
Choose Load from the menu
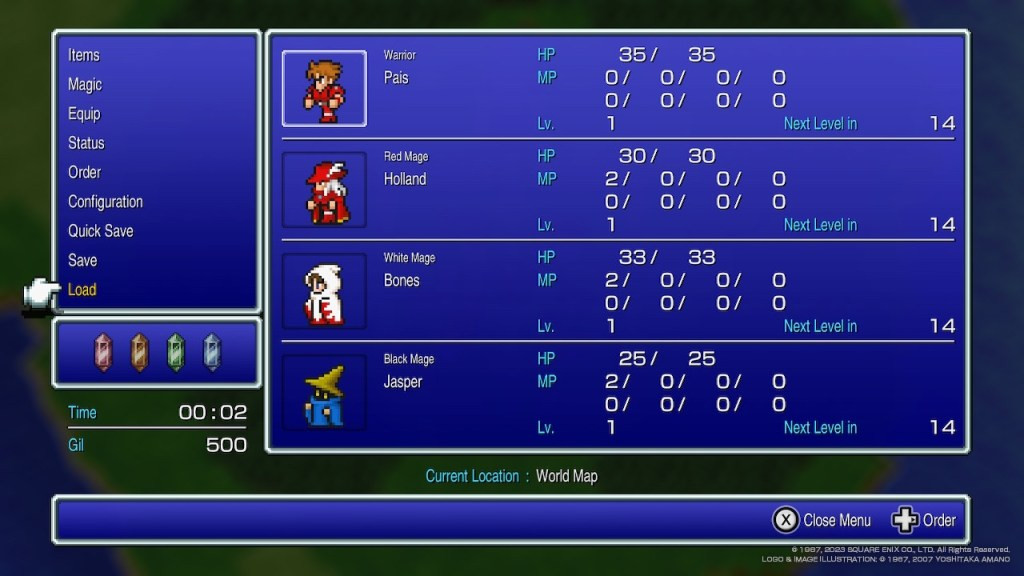point(82,289)
